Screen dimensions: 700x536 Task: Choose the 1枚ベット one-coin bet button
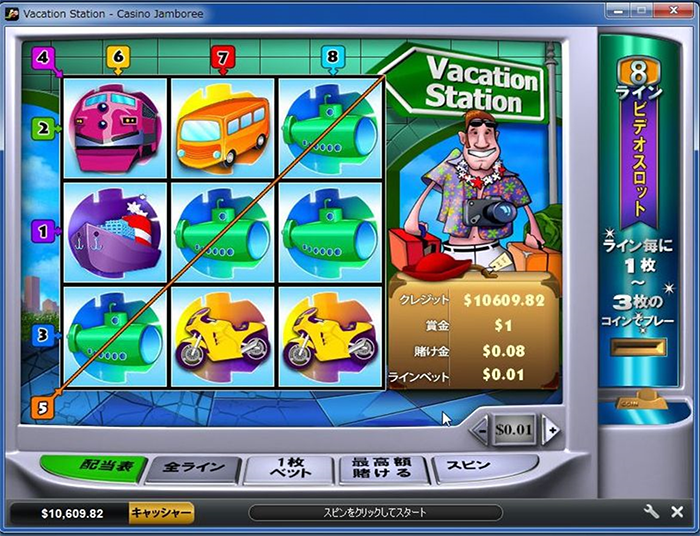point(287,468)
